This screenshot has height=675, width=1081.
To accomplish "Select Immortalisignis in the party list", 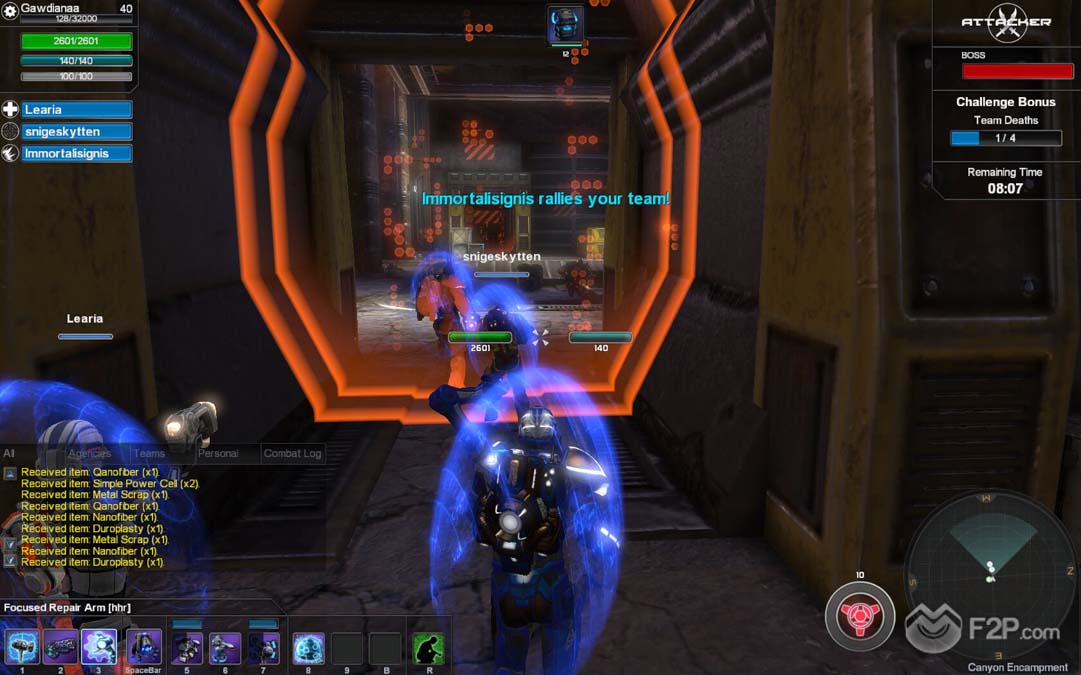I will tap(77, 154).
